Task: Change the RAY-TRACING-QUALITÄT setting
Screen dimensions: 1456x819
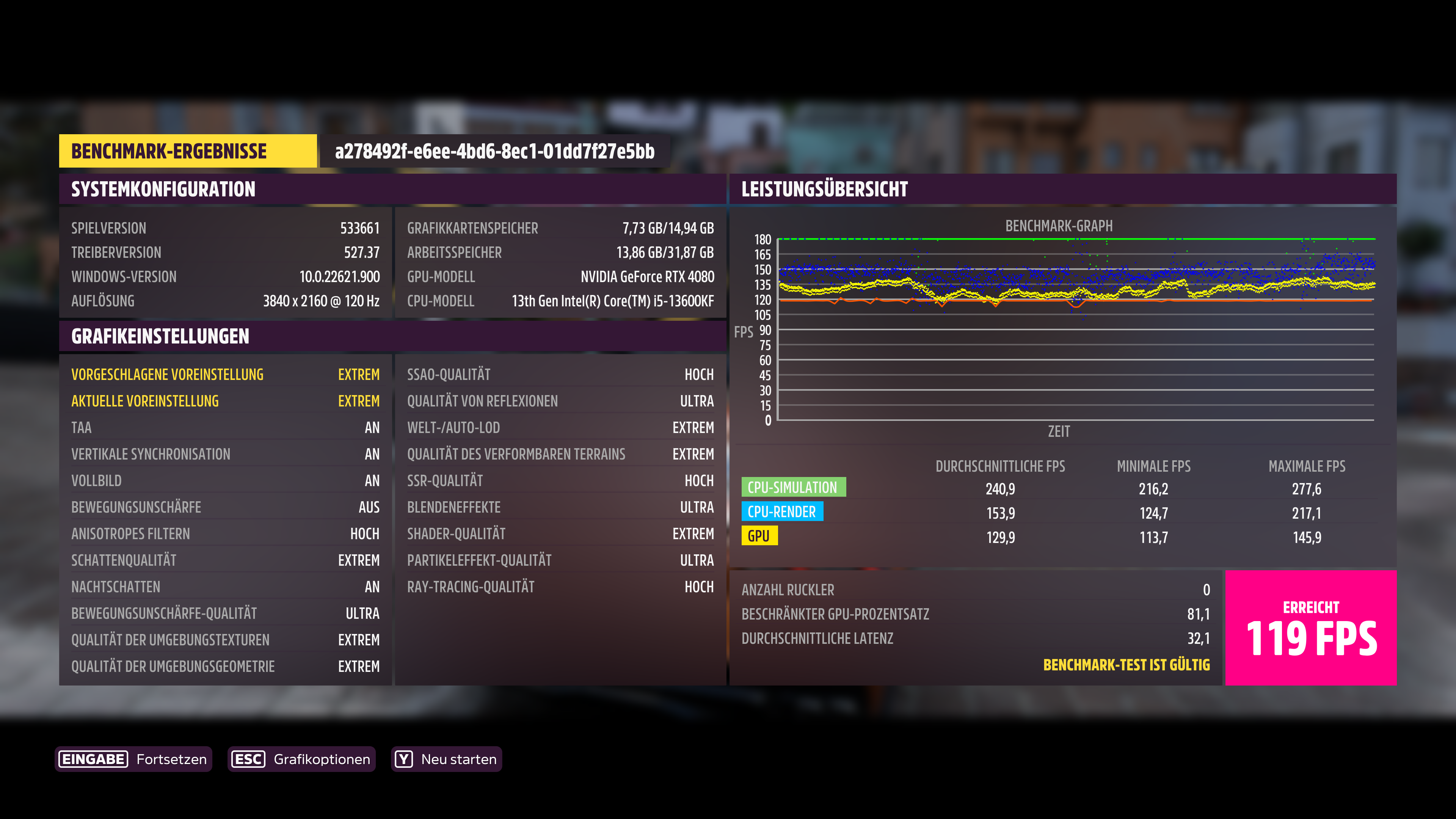Action: (x=560, y=587)
